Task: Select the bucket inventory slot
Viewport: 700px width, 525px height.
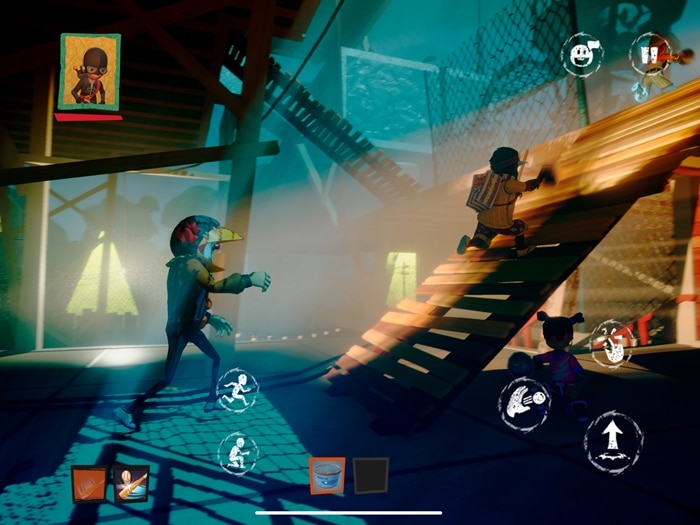Action: [x=327, y=476]
